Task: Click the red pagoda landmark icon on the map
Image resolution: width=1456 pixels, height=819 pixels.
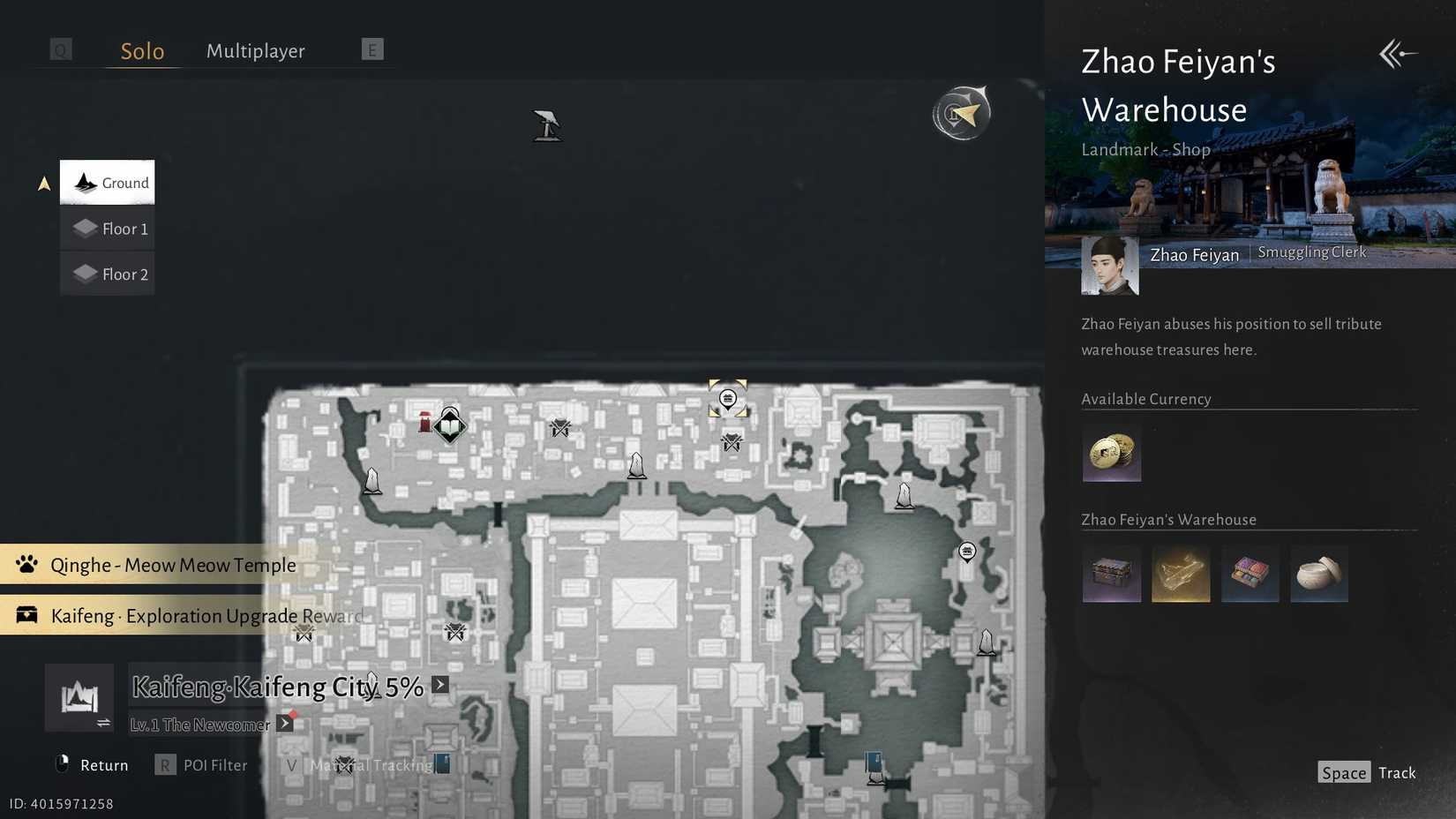Action: pyautogui.click(x=424, y=420)
